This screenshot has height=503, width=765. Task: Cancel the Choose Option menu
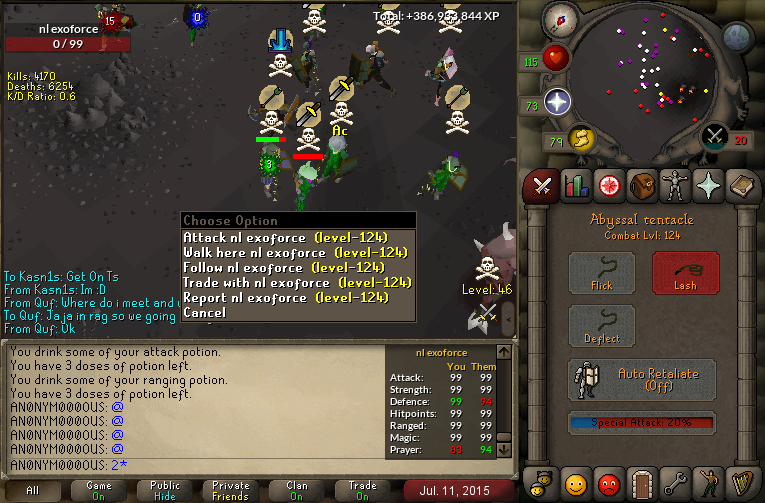pos(204,313)
